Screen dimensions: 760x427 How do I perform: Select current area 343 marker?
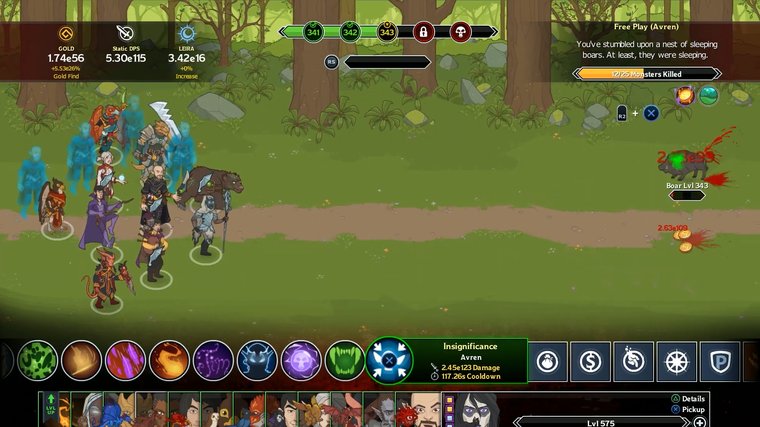[x=386, y=32]
